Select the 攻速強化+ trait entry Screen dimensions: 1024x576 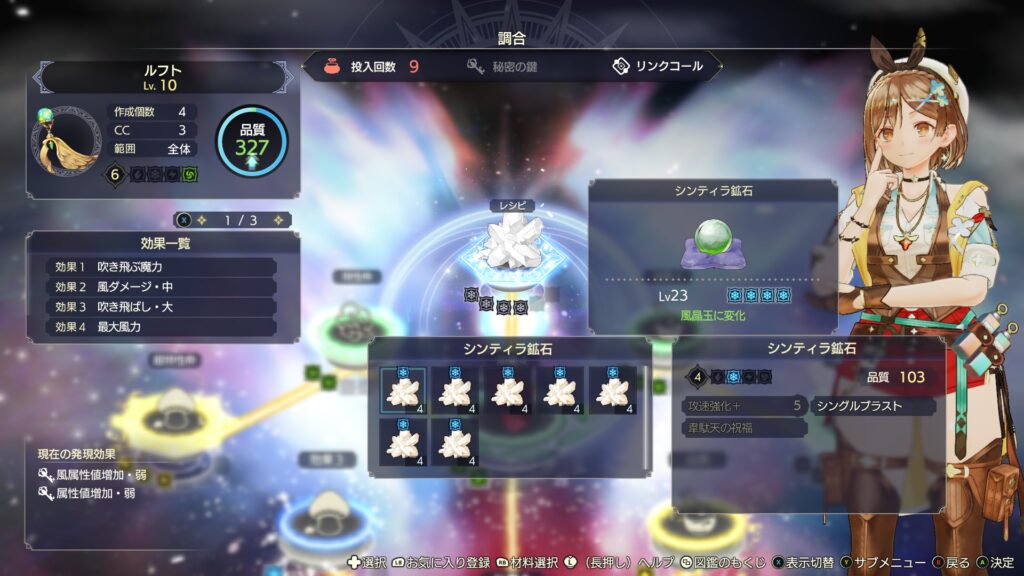(744, 406)
